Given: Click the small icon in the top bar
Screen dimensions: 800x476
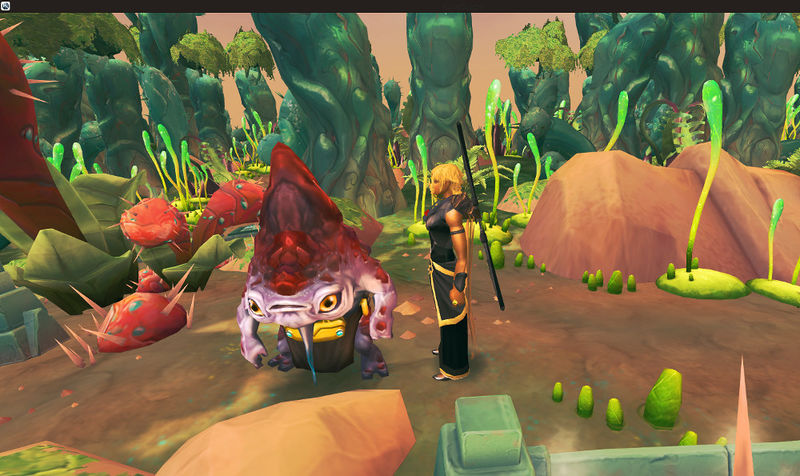Looking at the screenshot, I should tap(6, 6).
